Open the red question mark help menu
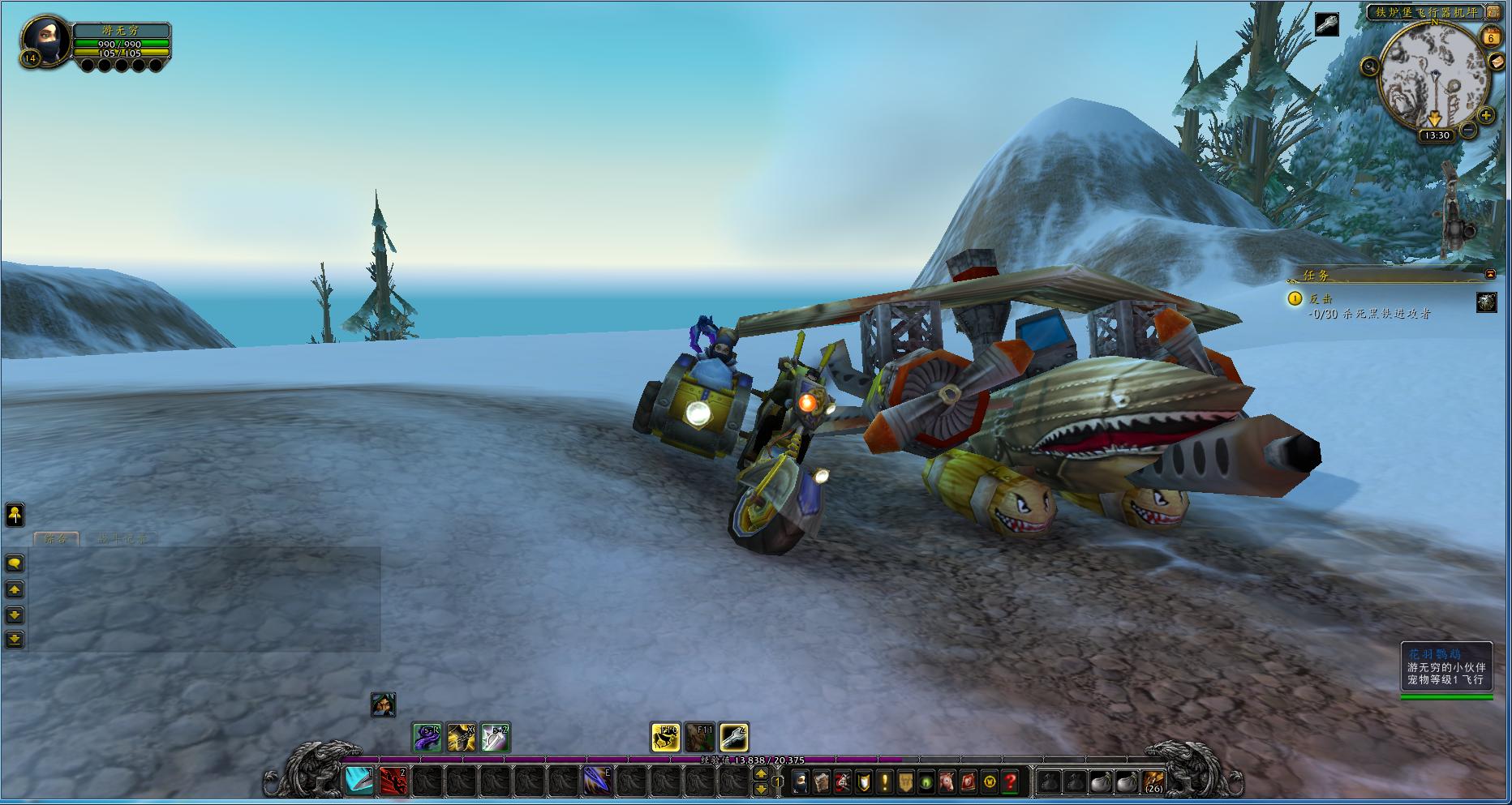1512x805 pixels. [x=1011, y=782]
